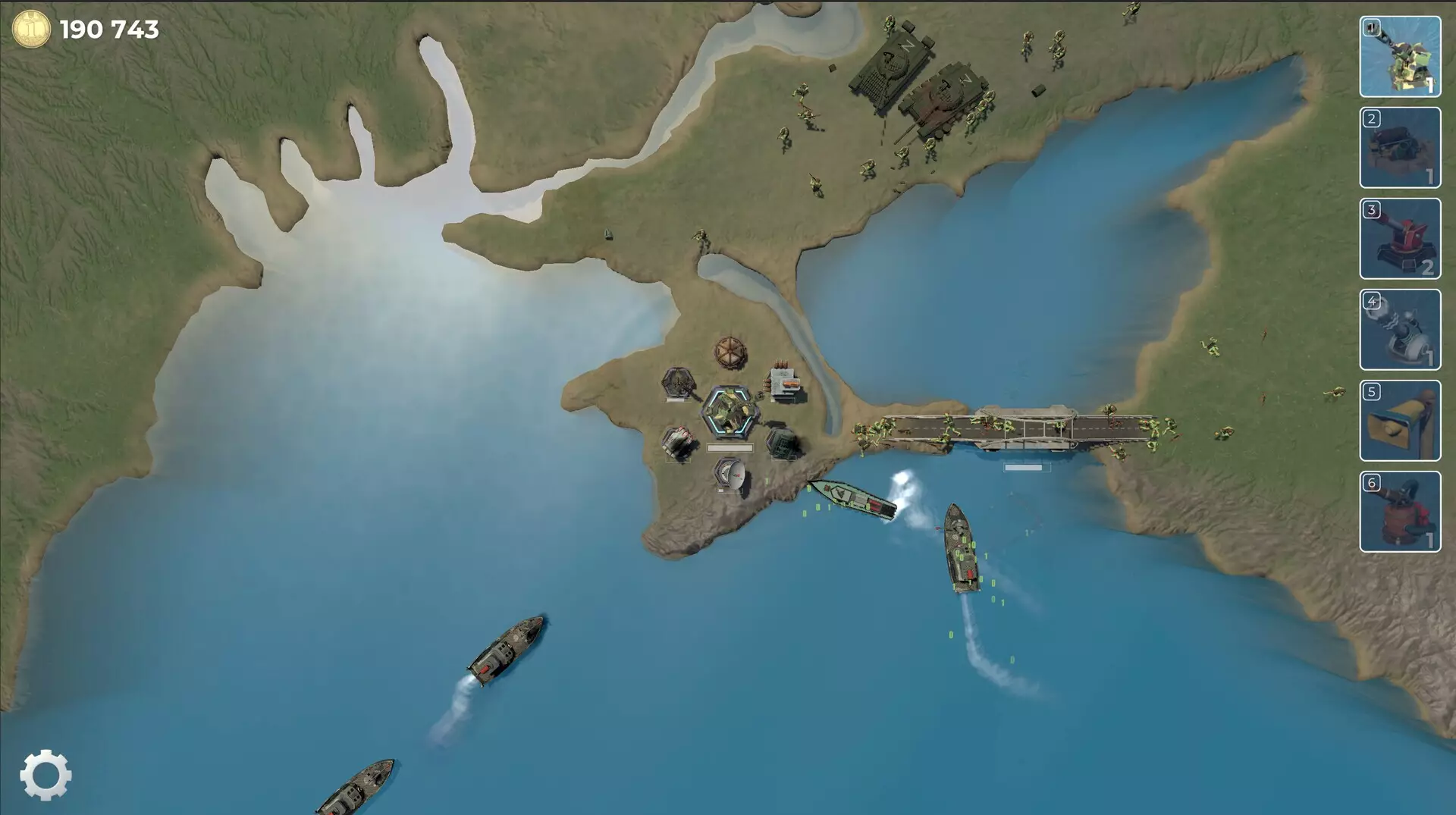The height and width of the screenshot is (815, 1456).
Task: Select the central hexagonal headquarters building
Action: pyautogui.click(x=730, y=410)
